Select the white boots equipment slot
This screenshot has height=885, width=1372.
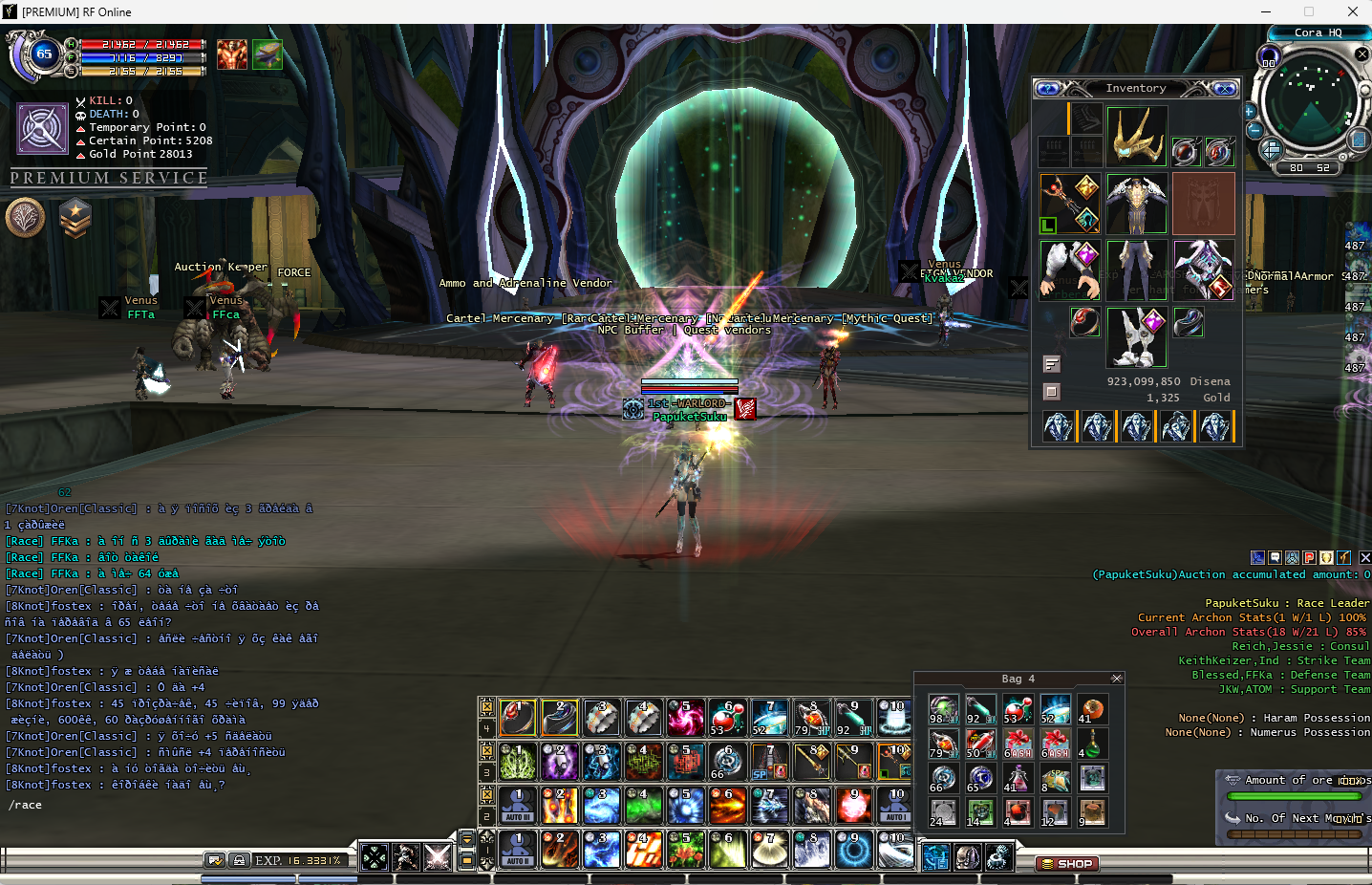click(1136, 336)
